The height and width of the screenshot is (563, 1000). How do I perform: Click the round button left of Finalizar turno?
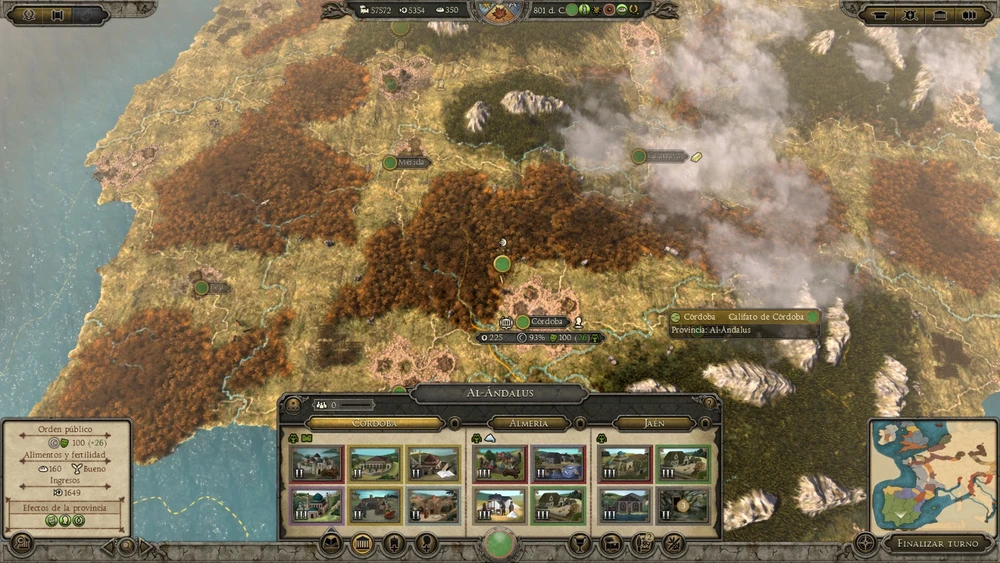point(866,545)
